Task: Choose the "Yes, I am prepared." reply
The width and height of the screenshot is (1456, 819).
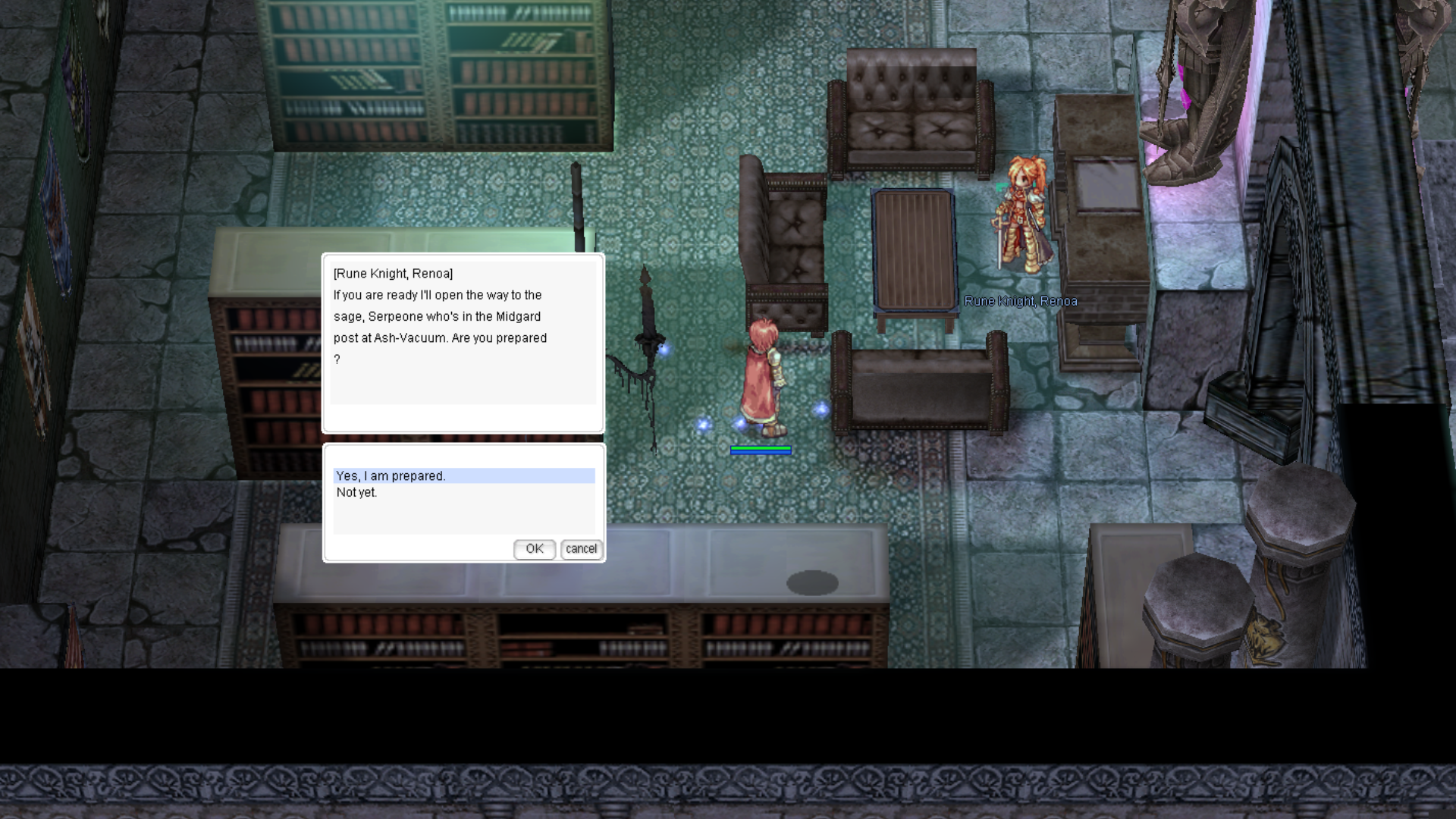Action: tap(391, 475)
